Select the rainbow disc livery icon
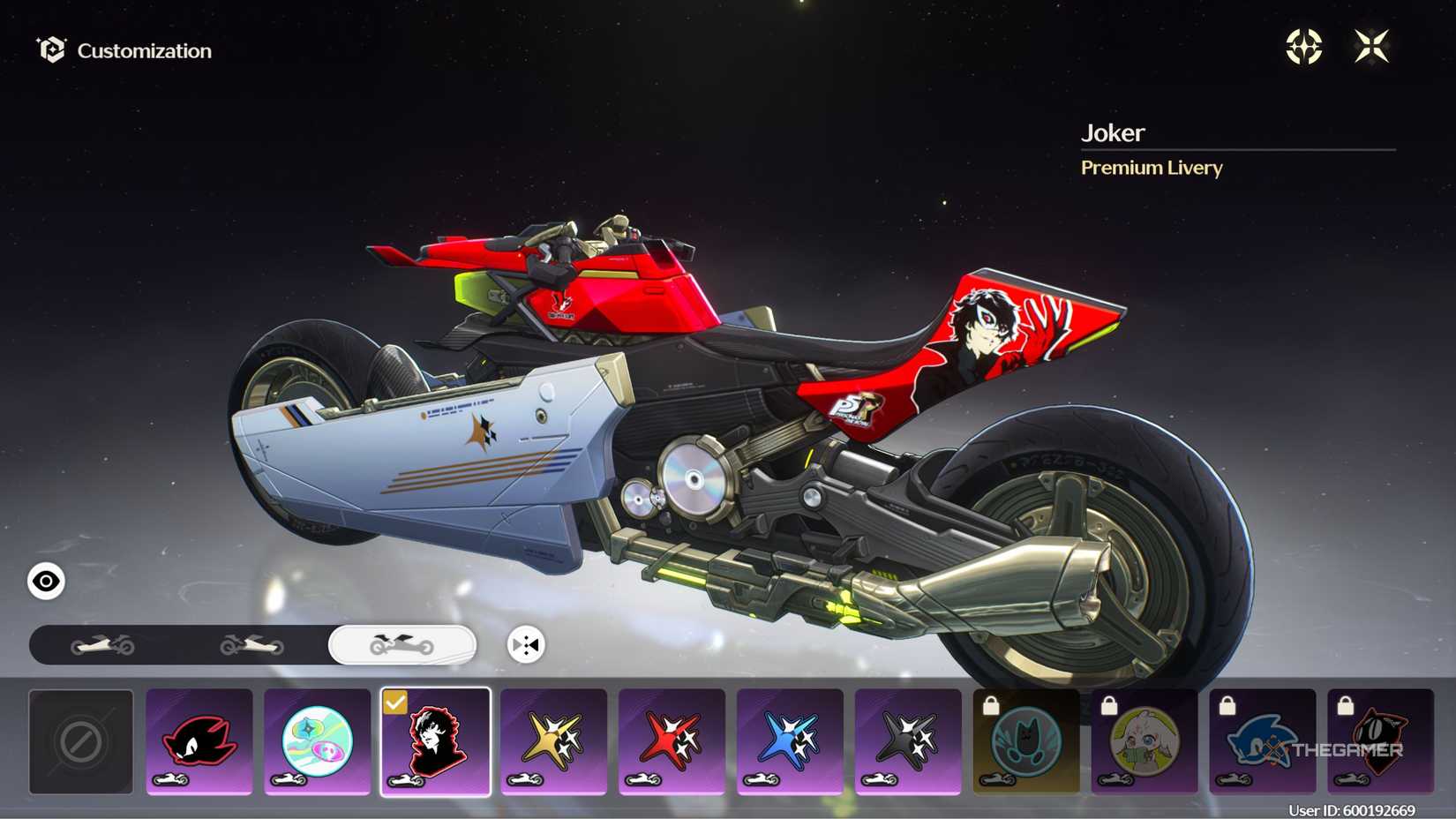Screen dimensions: 1456x819 pos(317,740)
